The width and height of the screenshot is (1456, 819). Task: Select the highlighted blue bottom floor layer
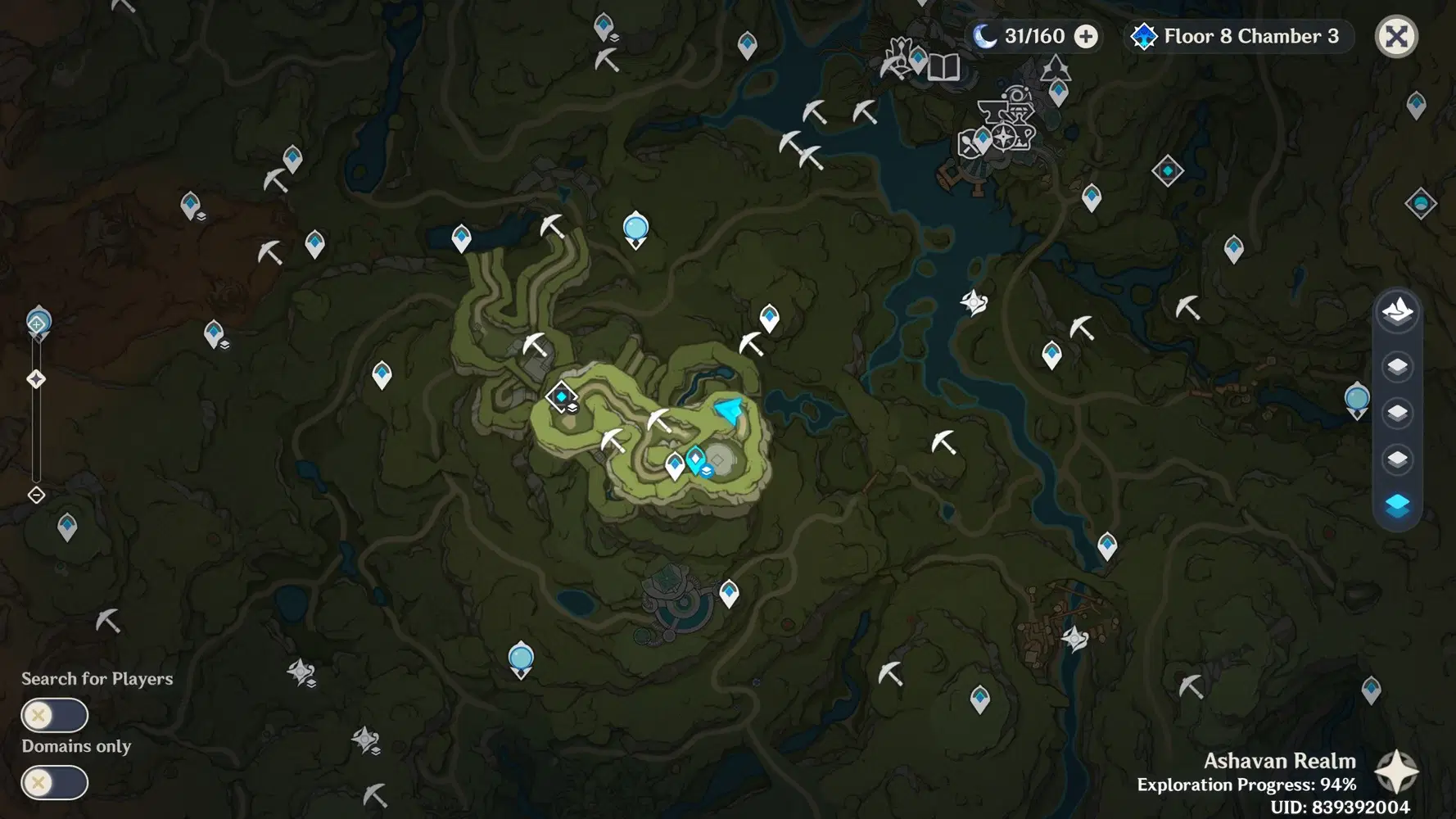(x=1398, y=507)
